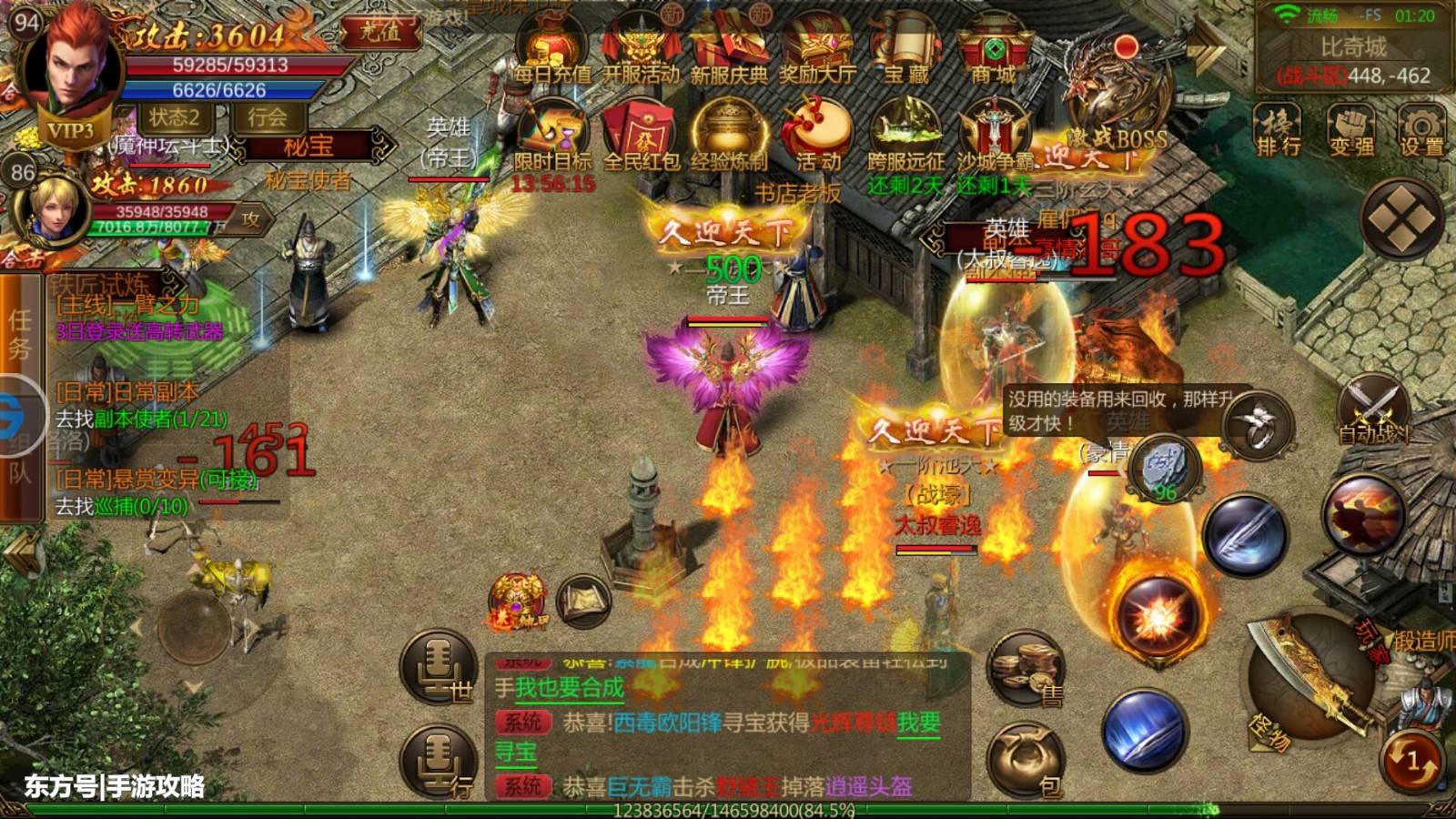The width and height of the screenshot is (1456, 819).
Task: Open the 设置 settings gear
Action: click(x=1421, y=130)
